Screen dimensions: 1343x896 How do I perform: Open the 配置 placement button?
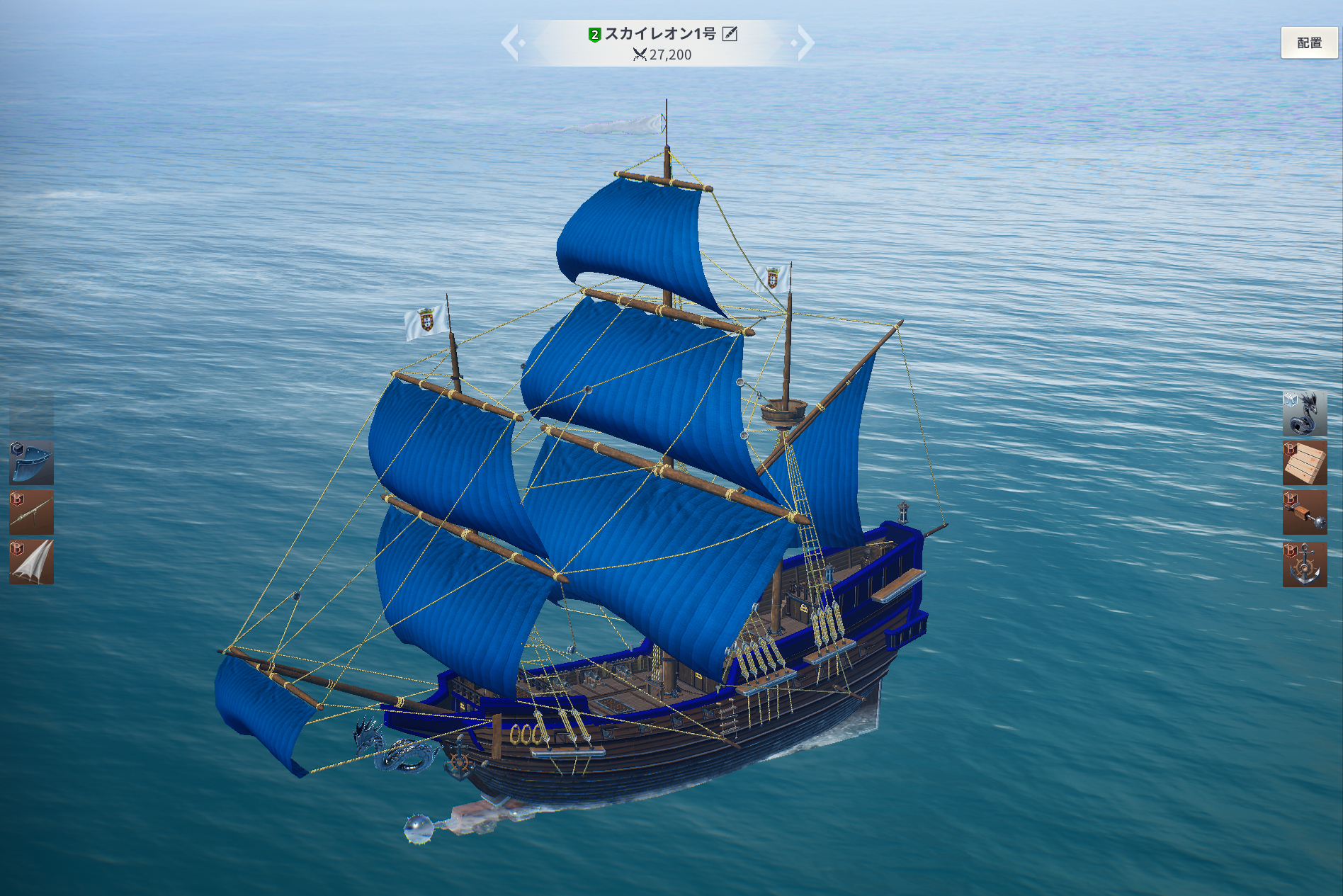tap(1309, 43)
